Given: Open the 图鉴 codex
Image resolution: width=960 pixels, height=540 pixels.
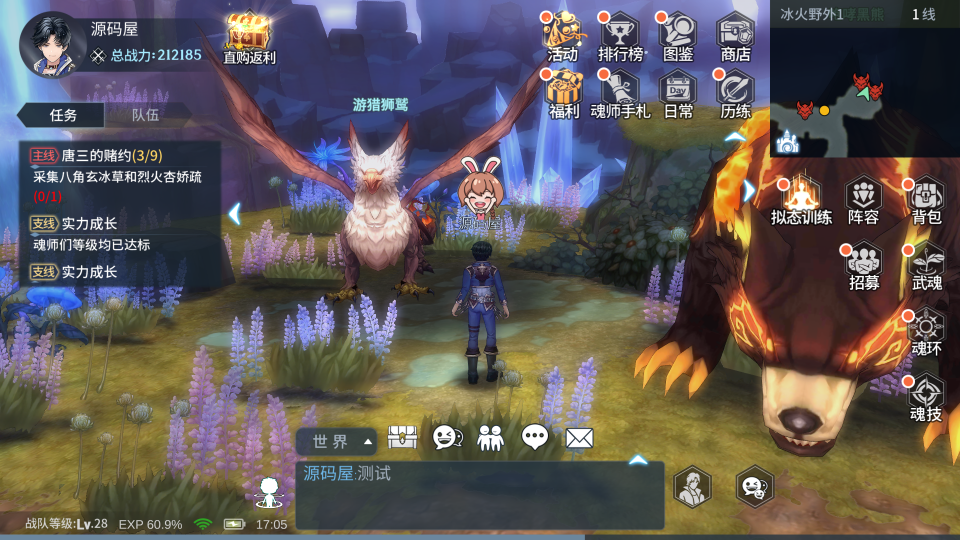Looking at the screenshot, I should coord(678,36).
